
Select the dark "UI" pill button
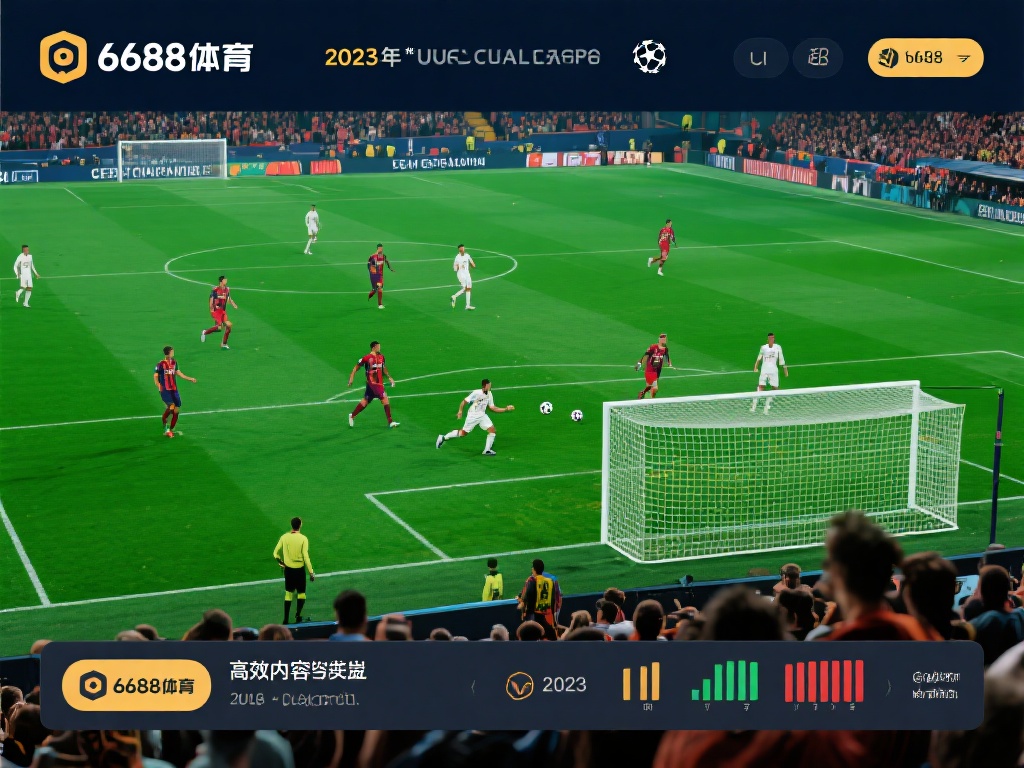point(759,58)
